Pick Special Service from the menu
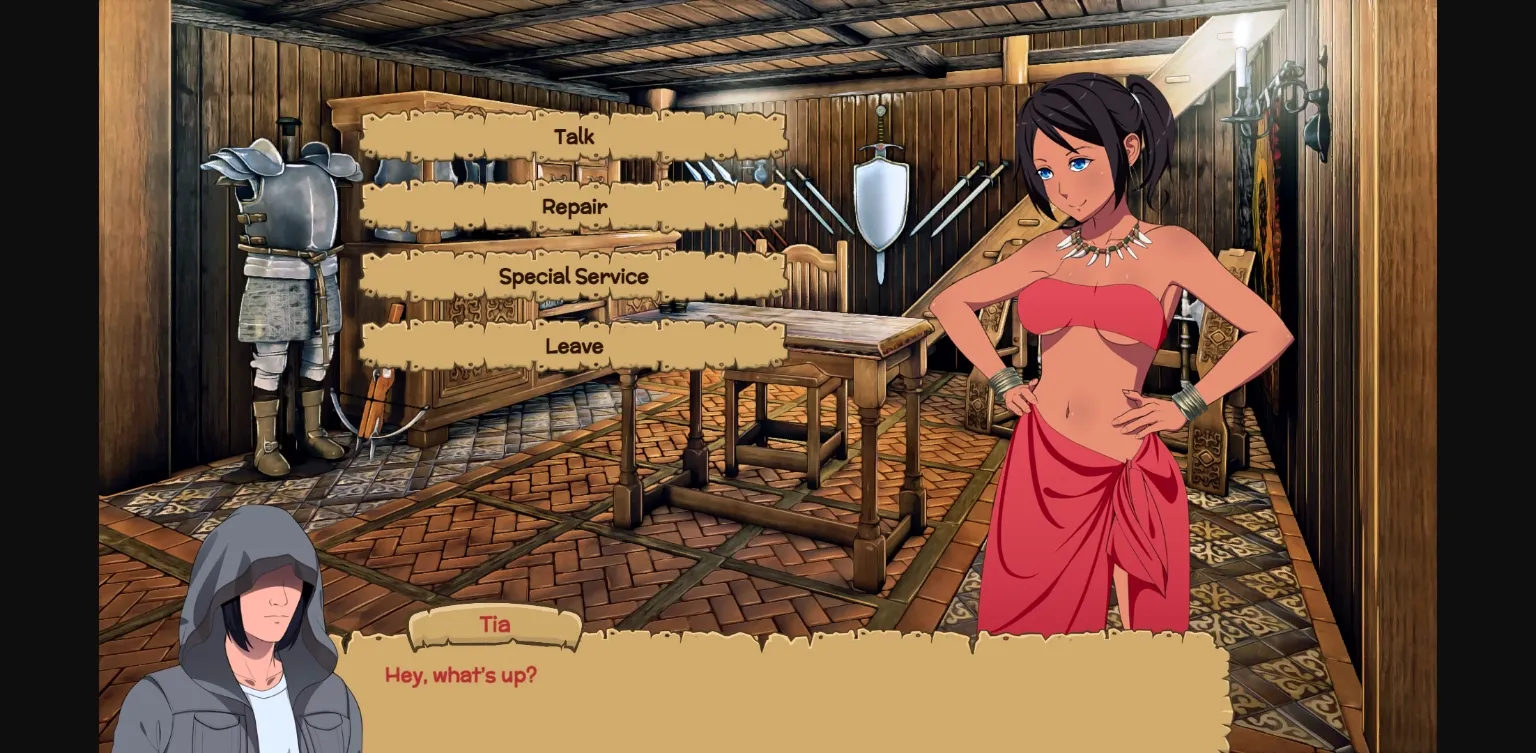Screen dimensions: 1536x753 click(573, 276)
